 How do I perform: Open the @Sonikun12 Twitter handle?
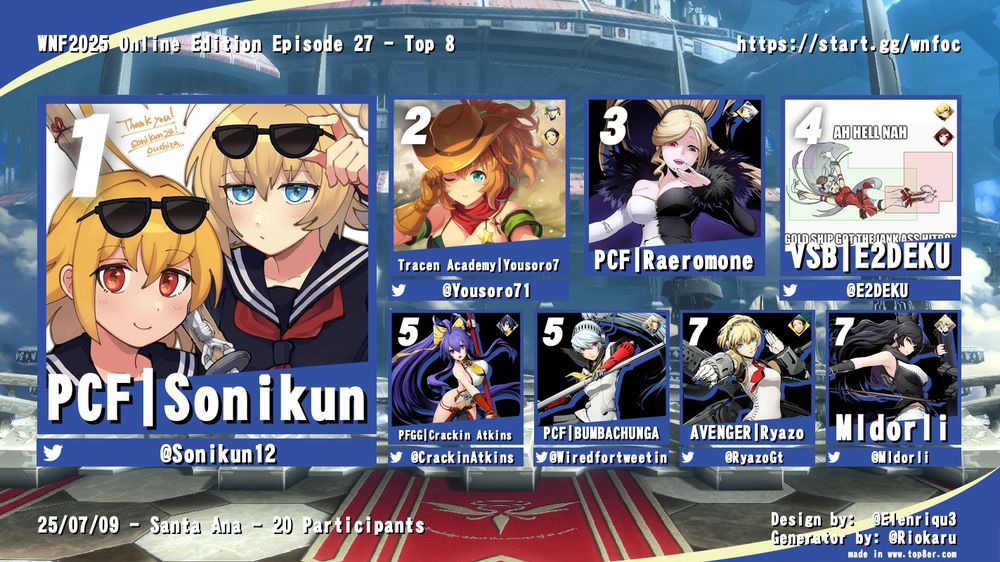(x=217, y=454)
